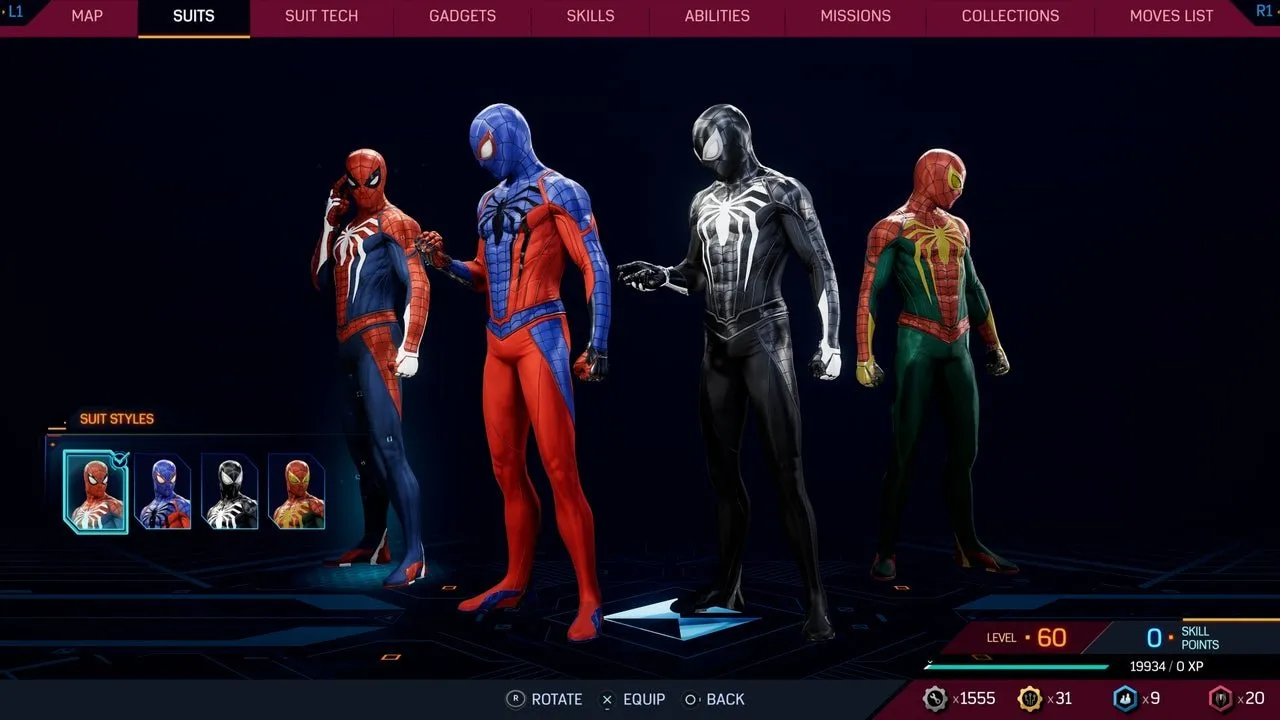View the Abilities tab

(717, 16)
